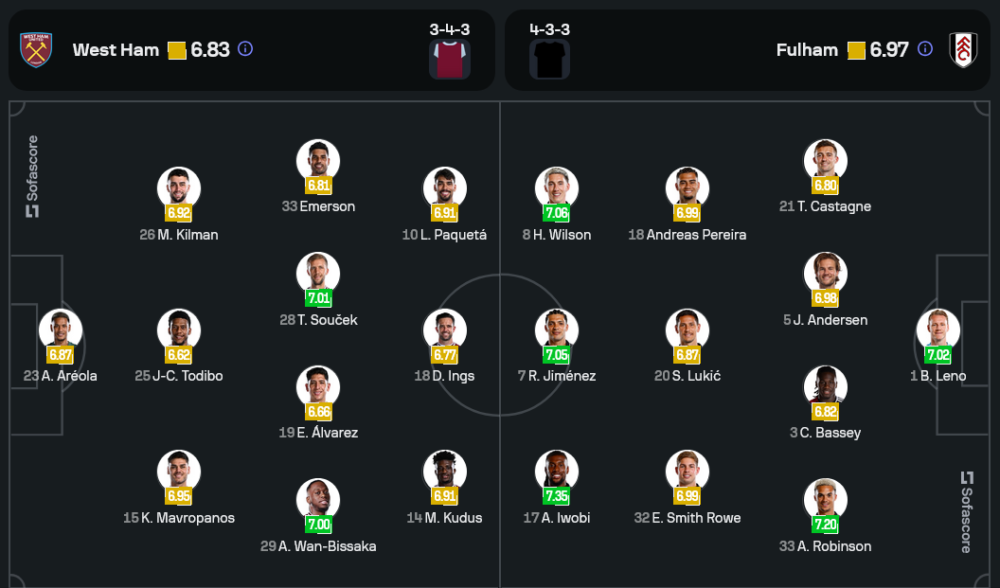Select goalkeeper A. Aréola
The image size is (1000, 588).
tap(60, 332)
